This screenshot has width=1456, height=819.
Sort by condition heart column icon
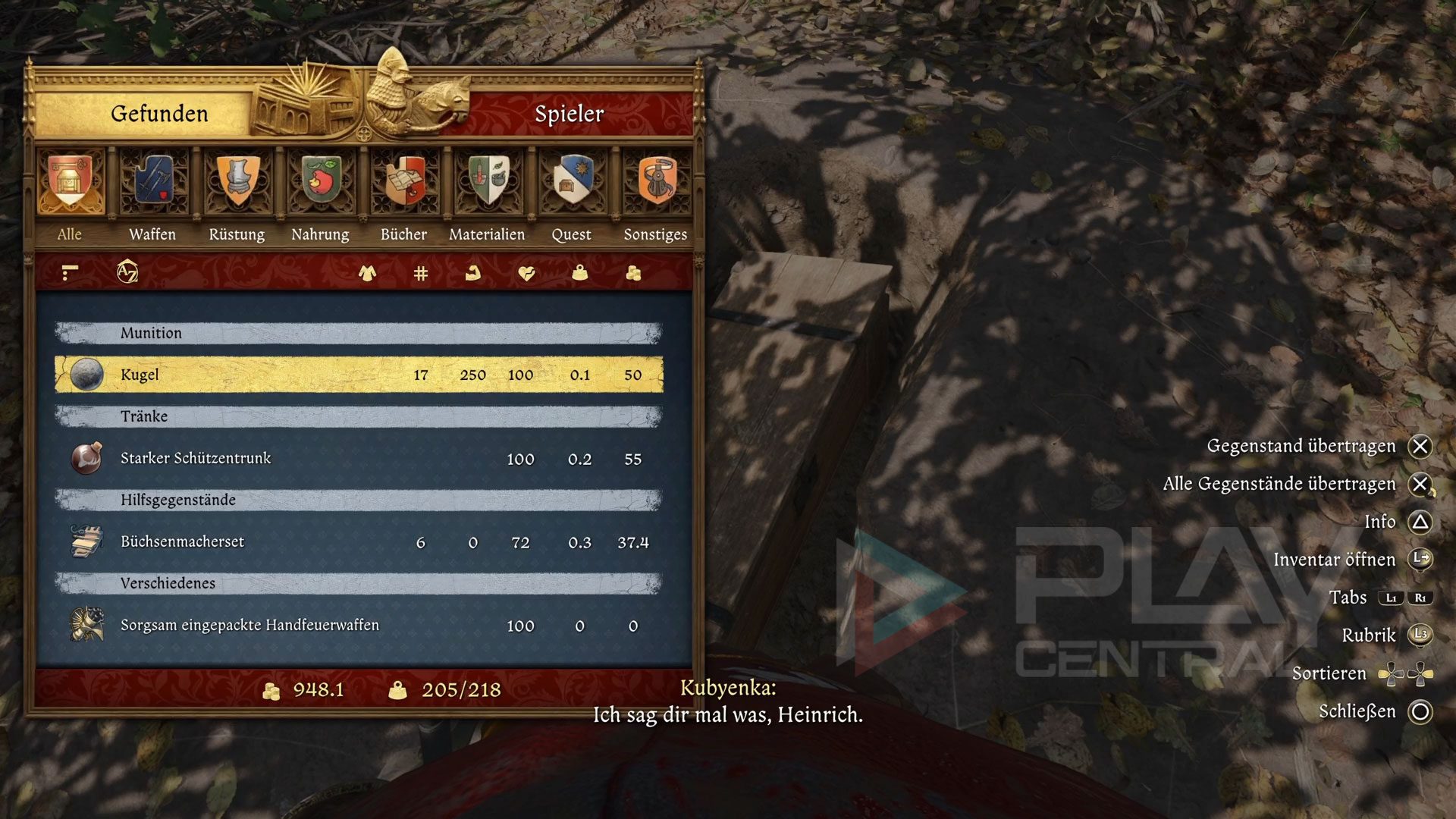click(526, 273)
